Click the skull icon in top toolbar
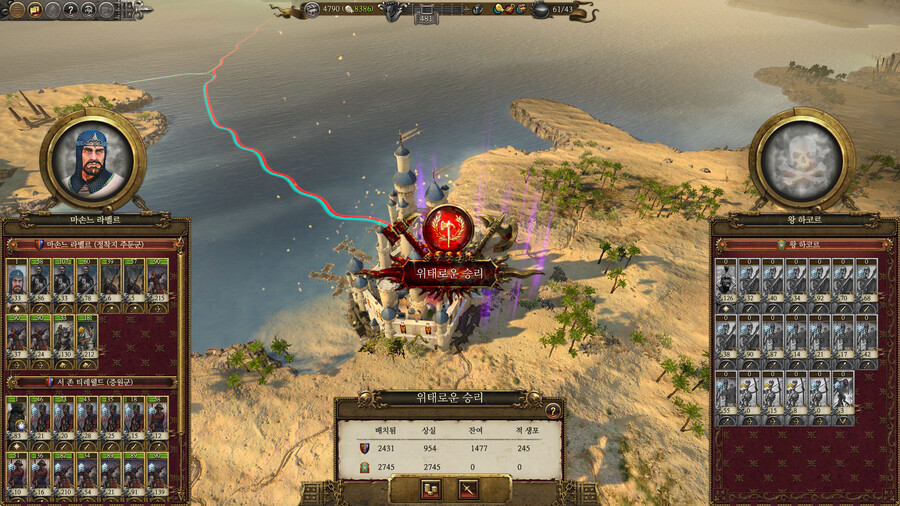This screenshot has width=900, height=506. 90,10
